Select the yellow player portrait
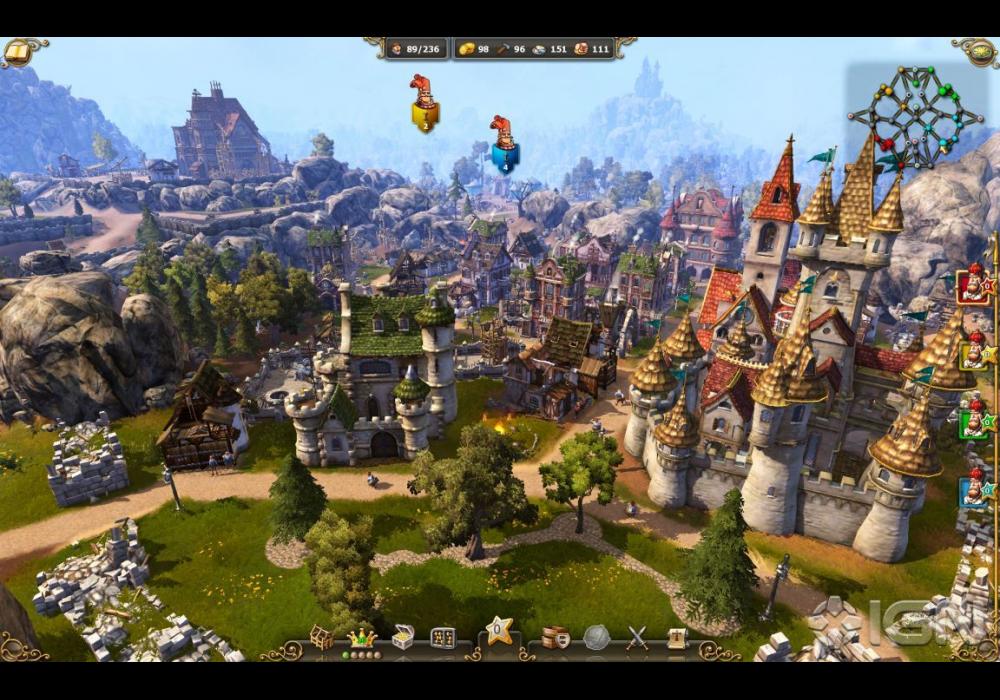Screen dimensions: 1000x700 click(x=973, y=353)
